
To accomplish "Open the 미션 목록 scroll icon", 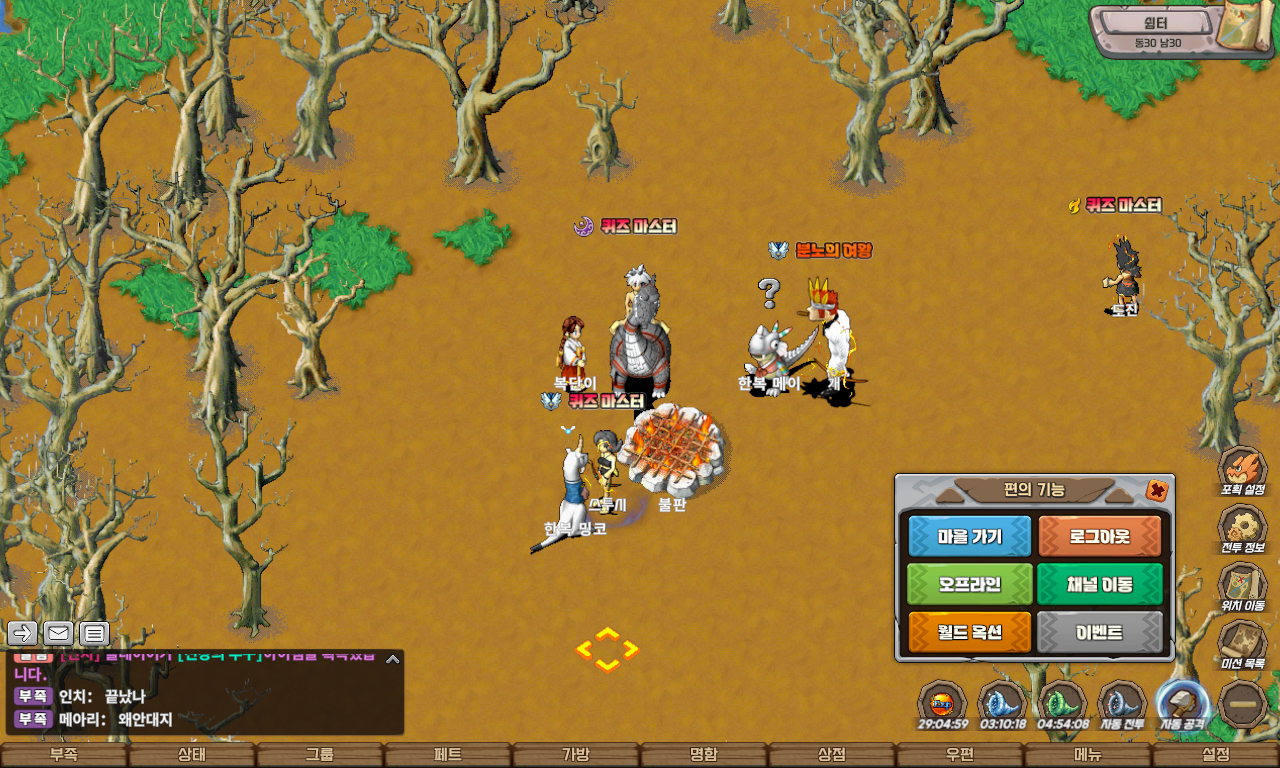I will 1242,642.
